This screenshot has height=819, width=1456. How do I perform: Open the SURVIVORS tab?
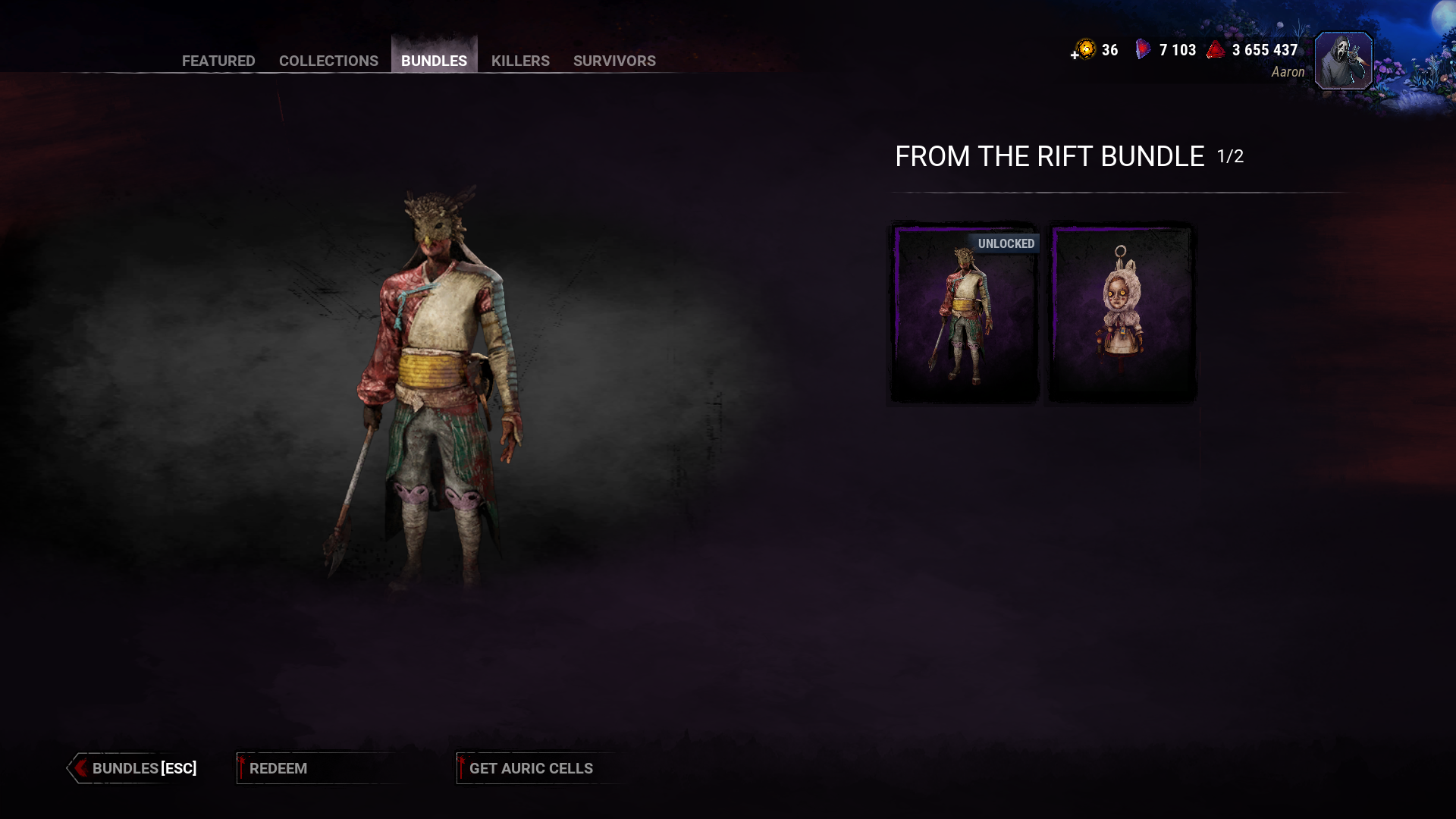614,61
